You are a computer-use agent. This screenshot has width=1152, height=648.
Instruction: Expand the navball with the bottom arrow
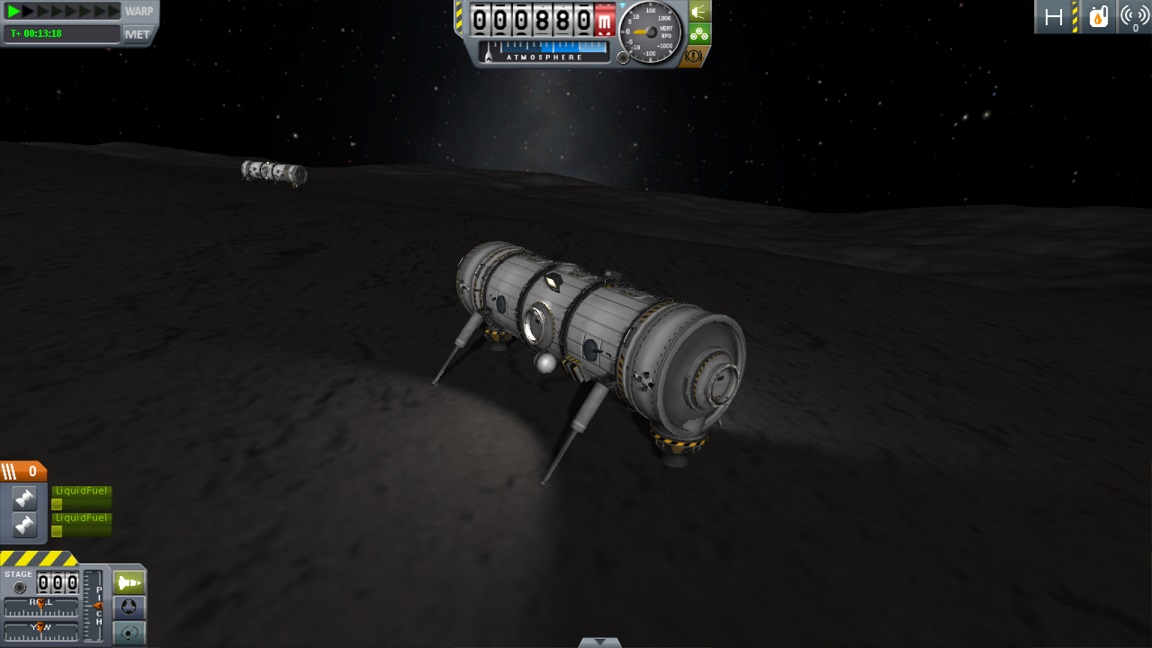pos(599,642)
